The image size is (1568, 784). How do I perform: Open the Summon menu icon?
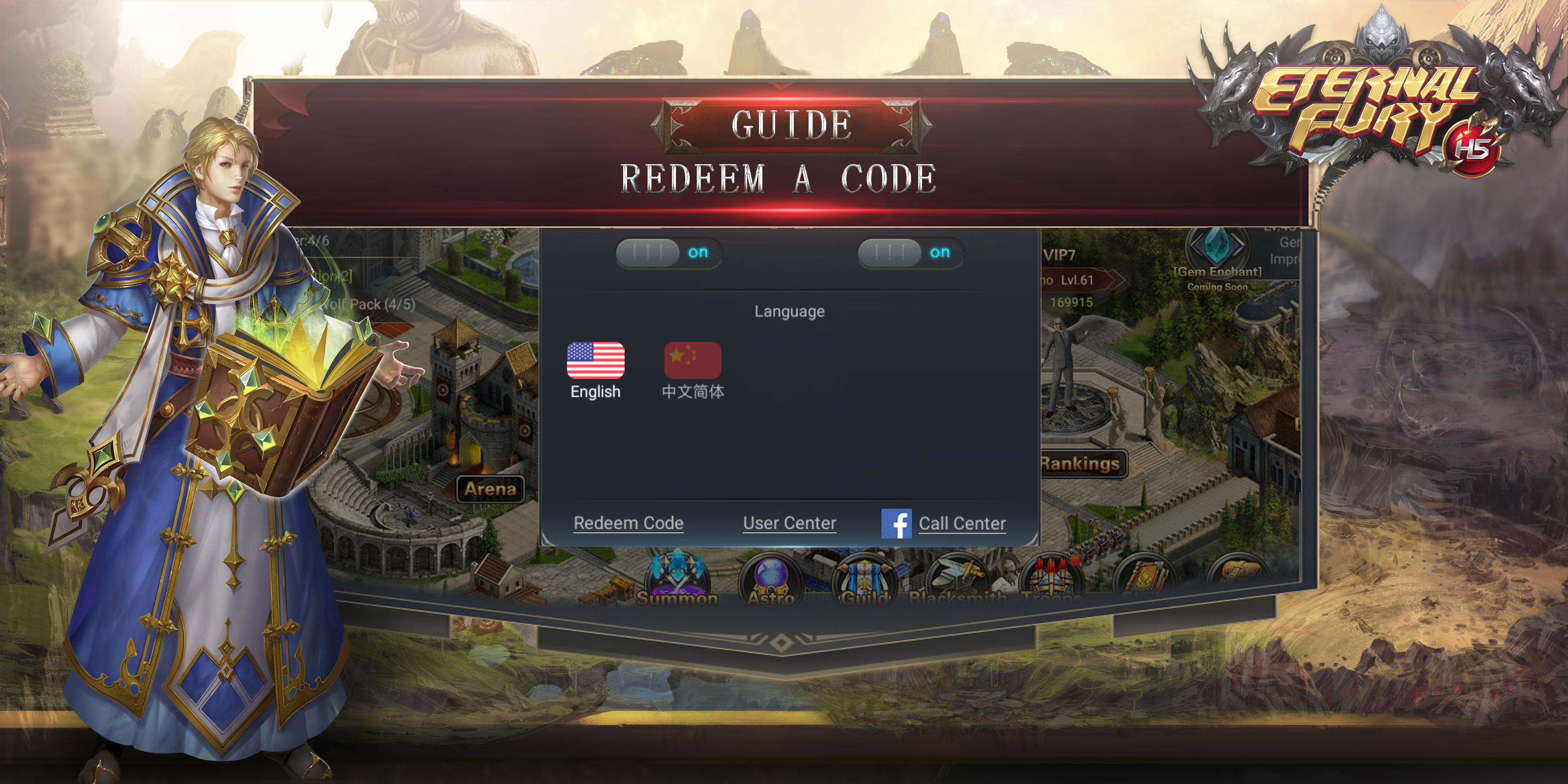pos(677,578)
